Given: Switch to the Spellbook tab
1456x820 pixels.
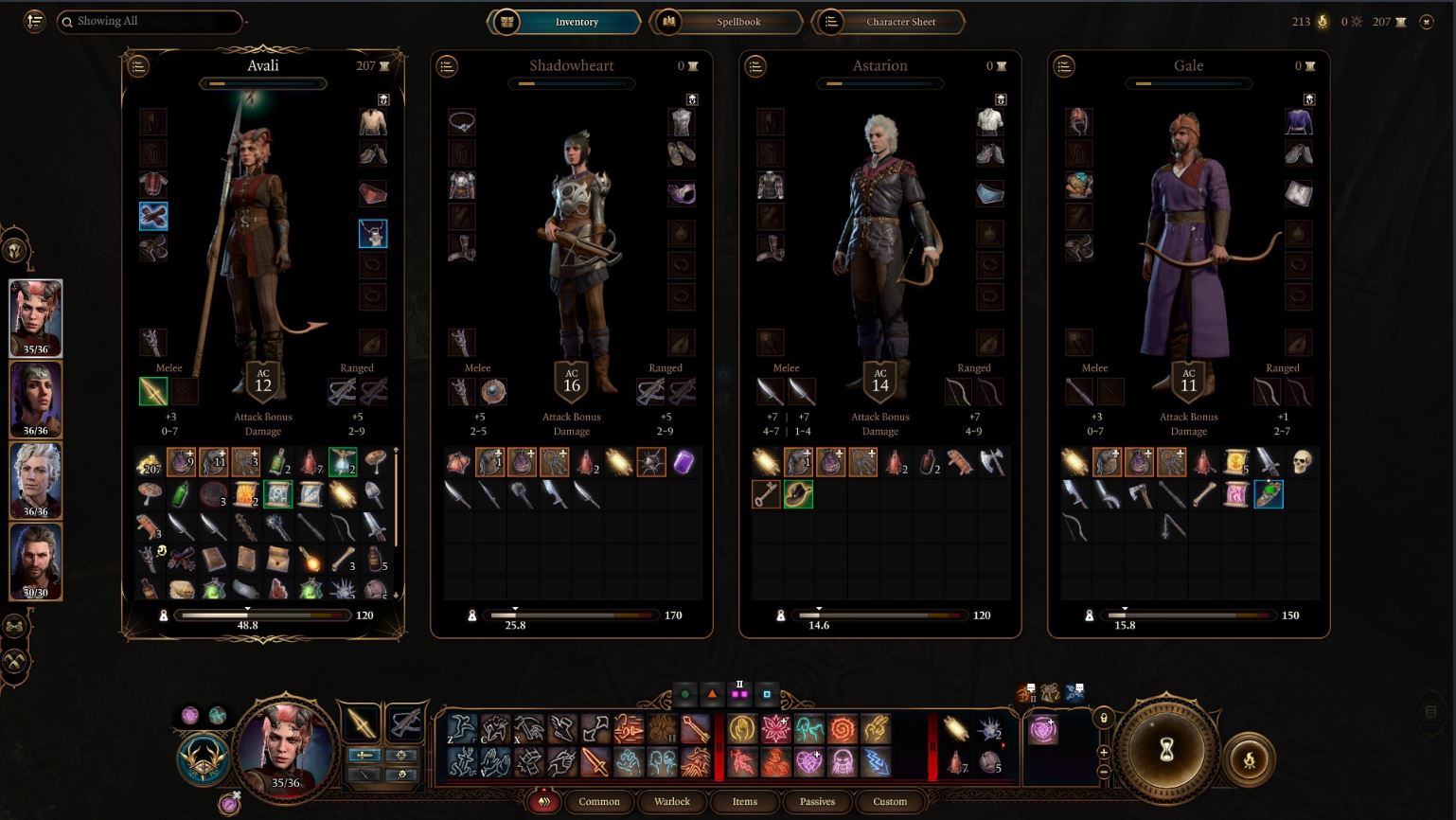Looking at the screenshot, I should click(726, 22).
